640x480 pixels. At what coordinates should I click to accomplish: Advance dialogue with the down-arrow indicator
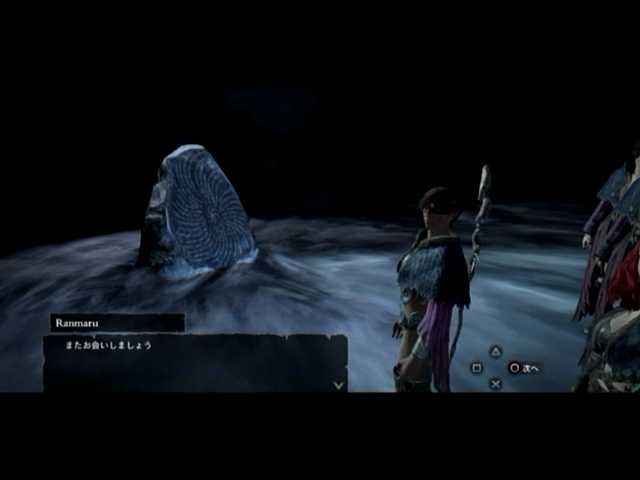[x=338, y=383]
